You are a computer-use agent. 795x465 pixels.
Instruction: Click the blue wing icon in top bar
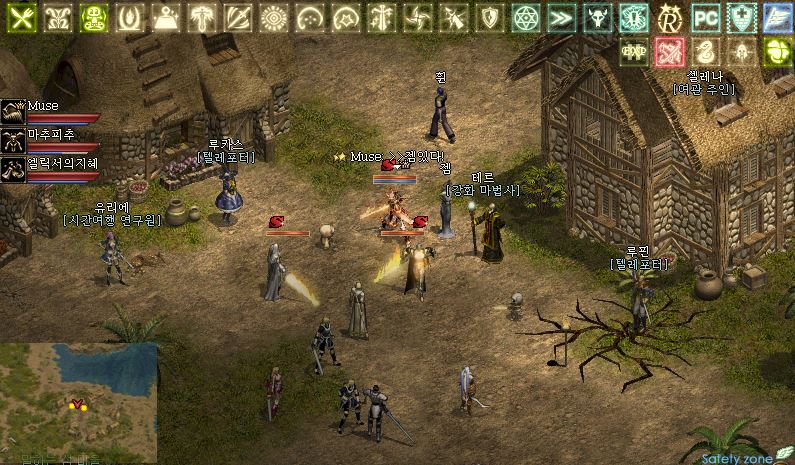(x=778, y=18)
